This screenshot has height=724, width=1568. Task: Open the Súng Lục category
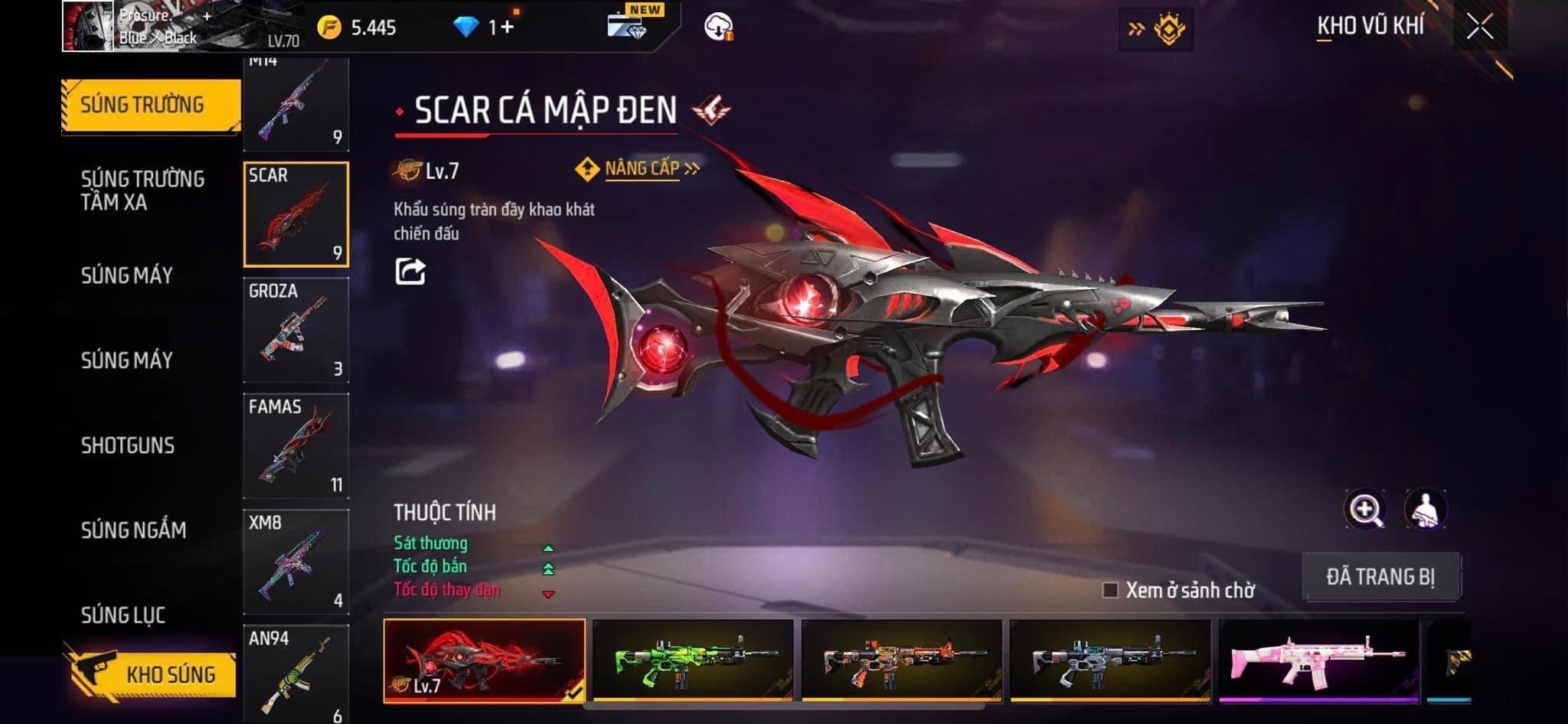tap(123, 615)
